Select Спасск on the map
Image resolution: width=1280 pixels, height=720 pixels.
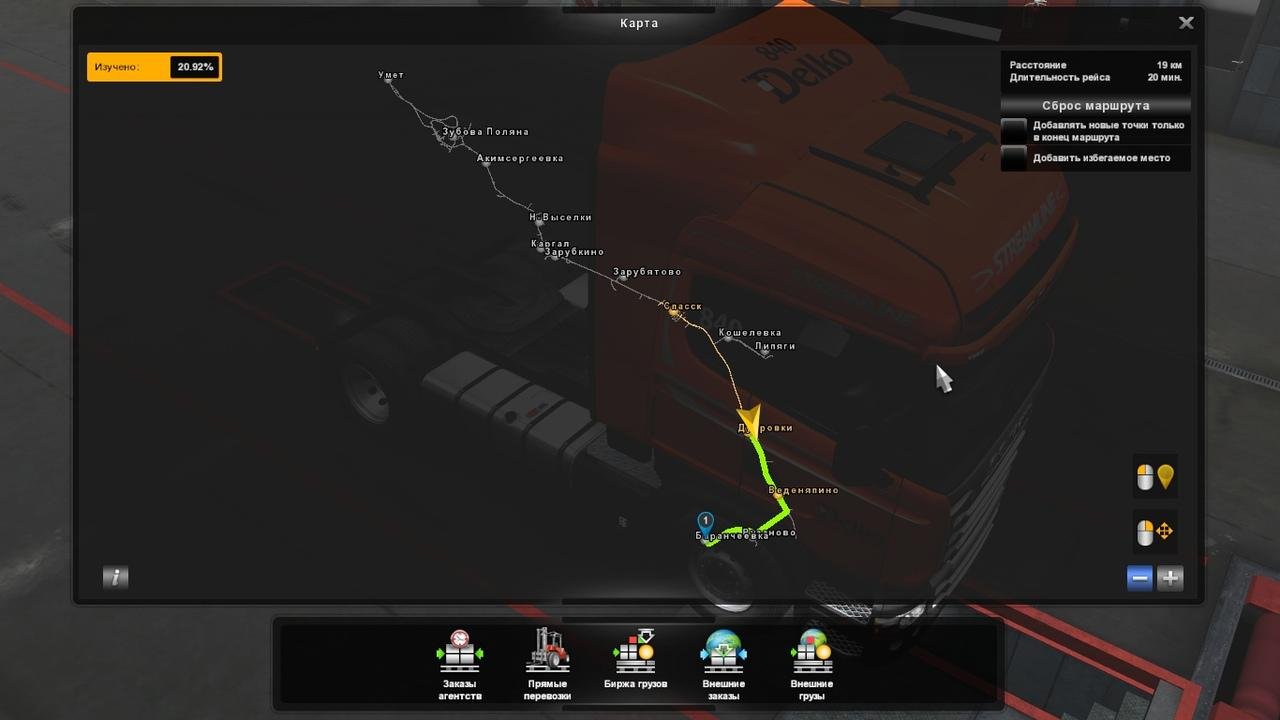pyautogui.click(x=672, y=311)
